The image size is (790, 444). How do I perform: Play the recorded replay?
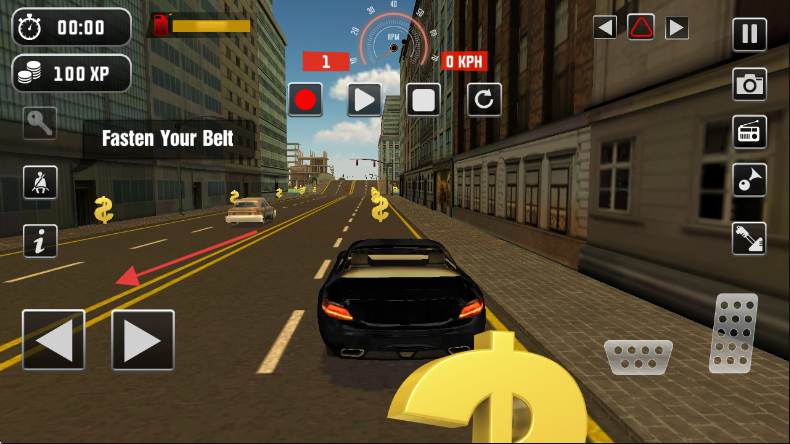point(364,99)
